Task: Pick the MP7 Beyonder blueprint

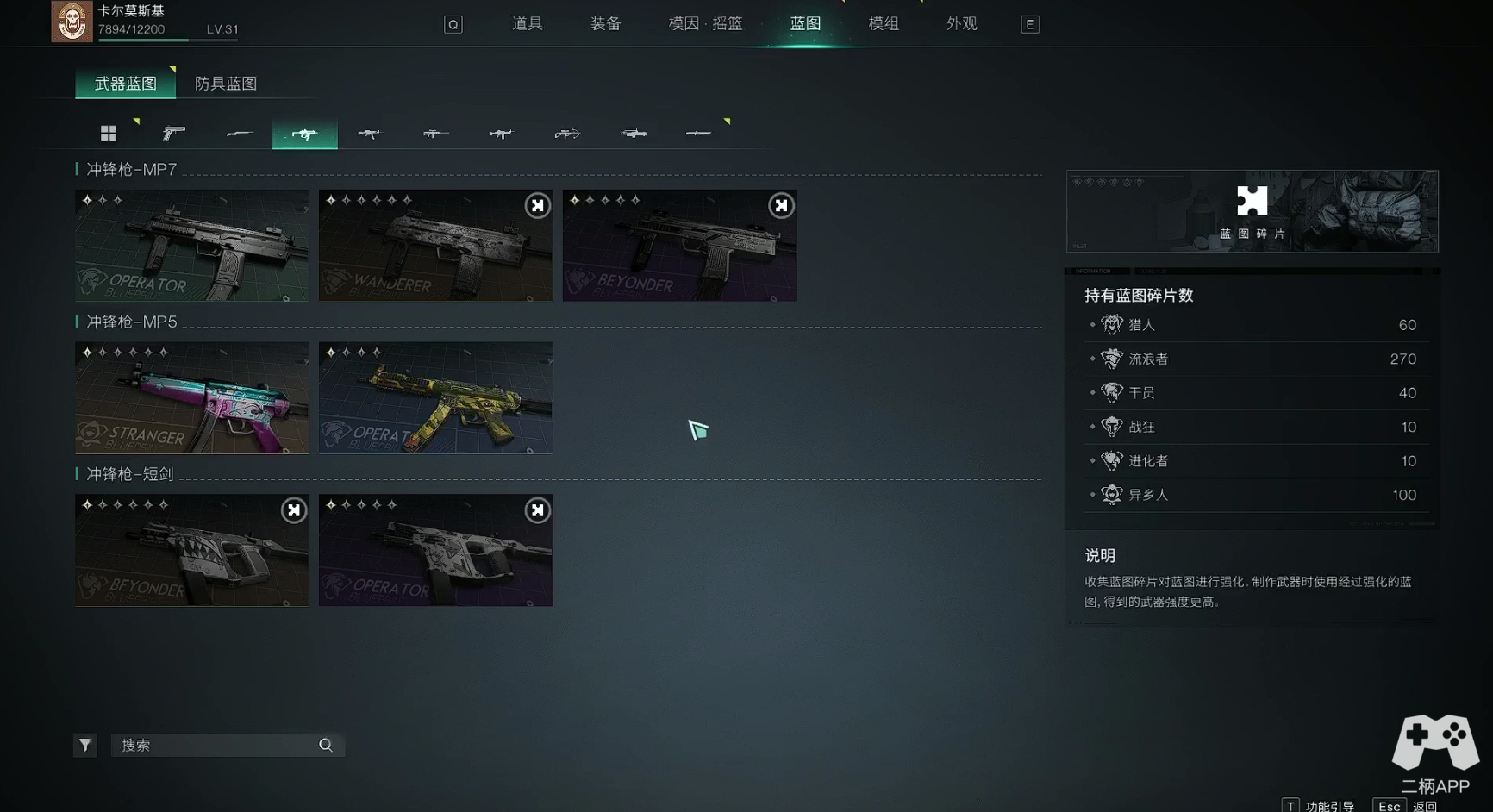Action: tap(679, 246)
